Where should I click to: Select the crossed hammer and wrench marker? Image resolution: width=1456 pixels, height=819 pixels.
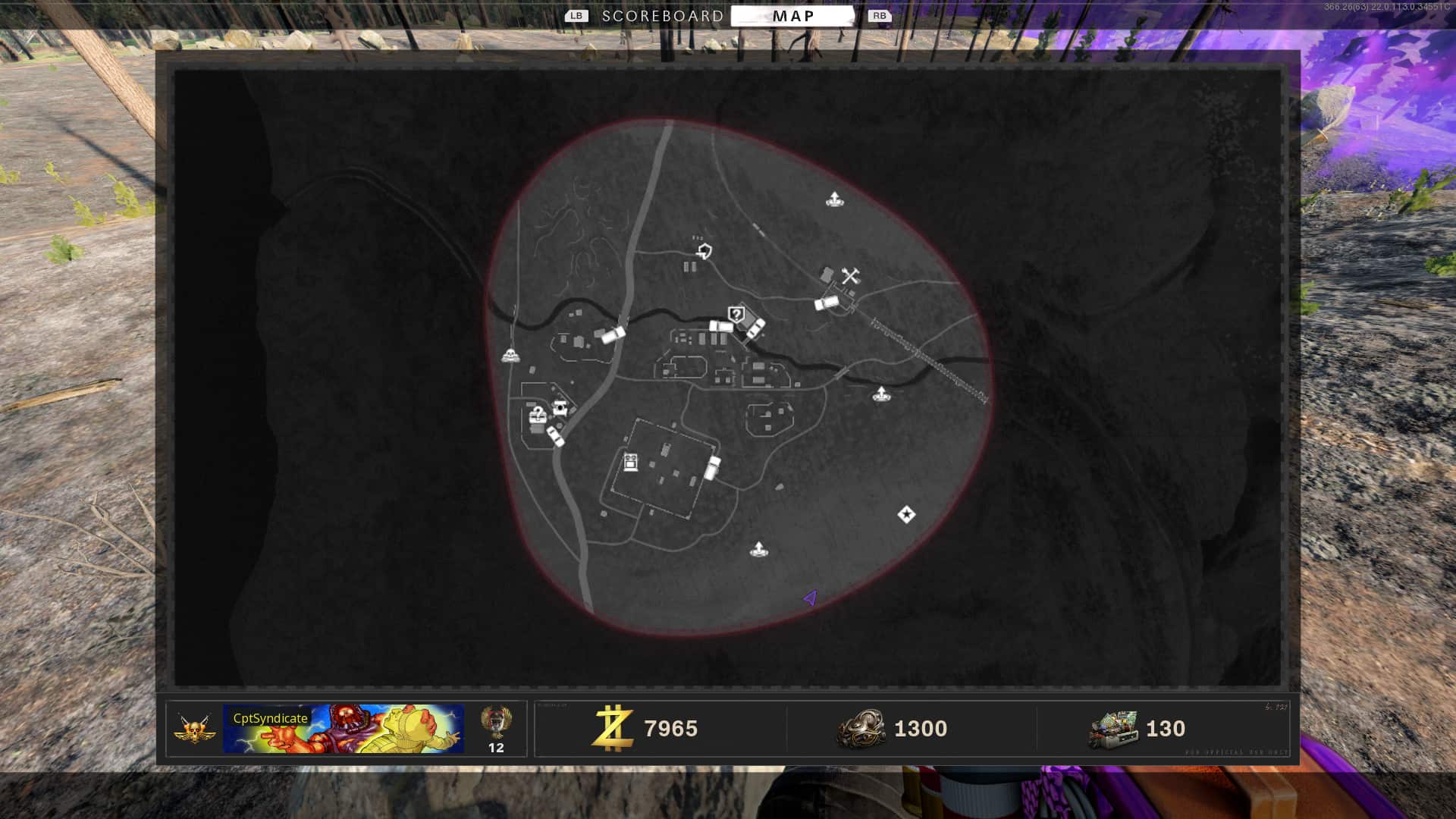click(x=850, y=276)
